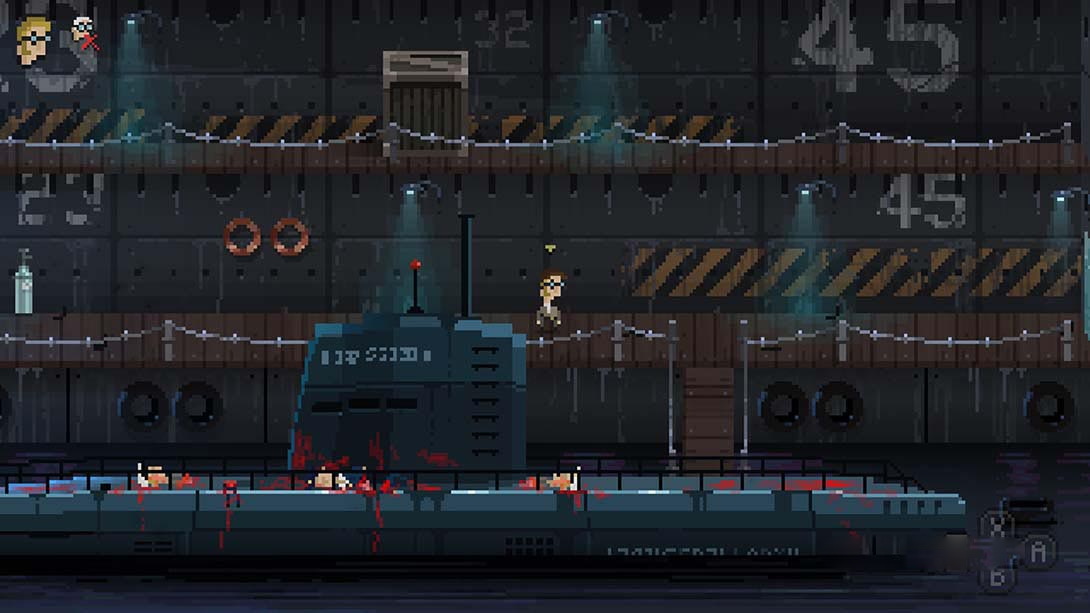Click the white-haired character portrait with red X
Screen dimensions: 1090x613
click(84, 34)
